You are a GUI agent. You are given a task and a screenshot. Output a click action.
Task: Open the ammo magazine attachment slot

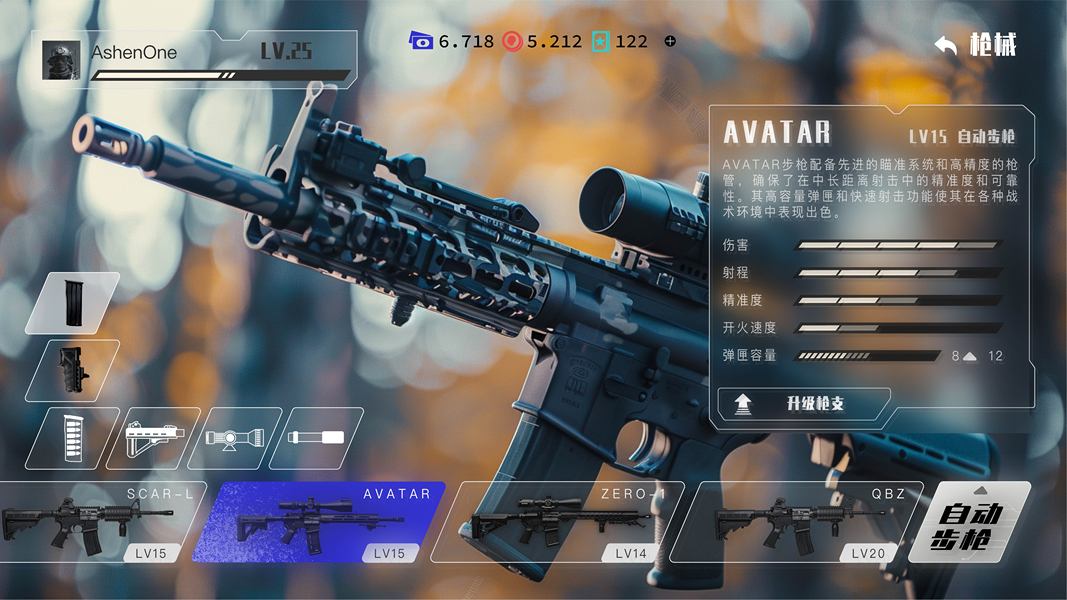72,438
